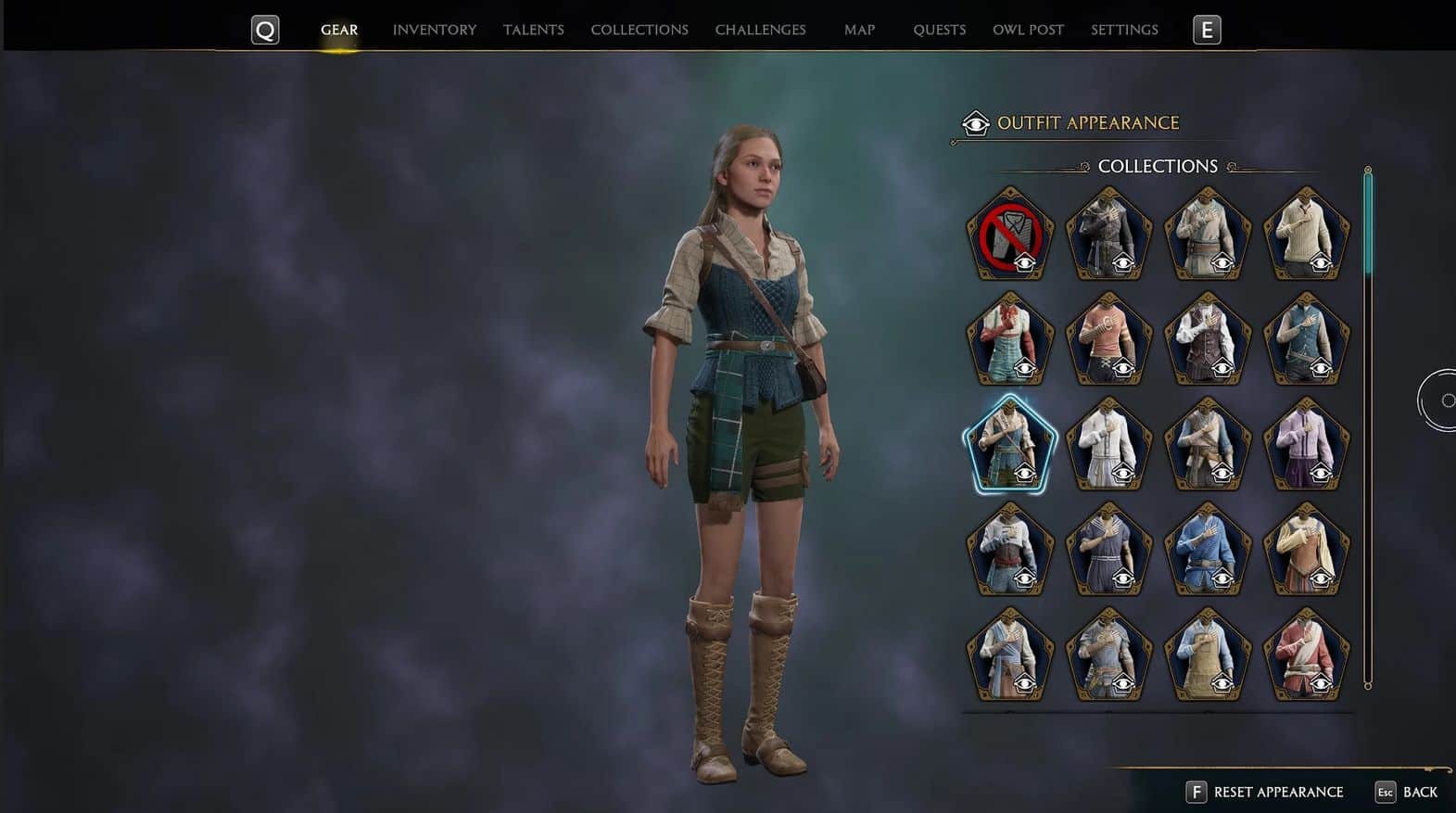Reset the outfit appearance
This screenshot has width=1456, height=813.
pyautogui.click(x=1265, y=792)
